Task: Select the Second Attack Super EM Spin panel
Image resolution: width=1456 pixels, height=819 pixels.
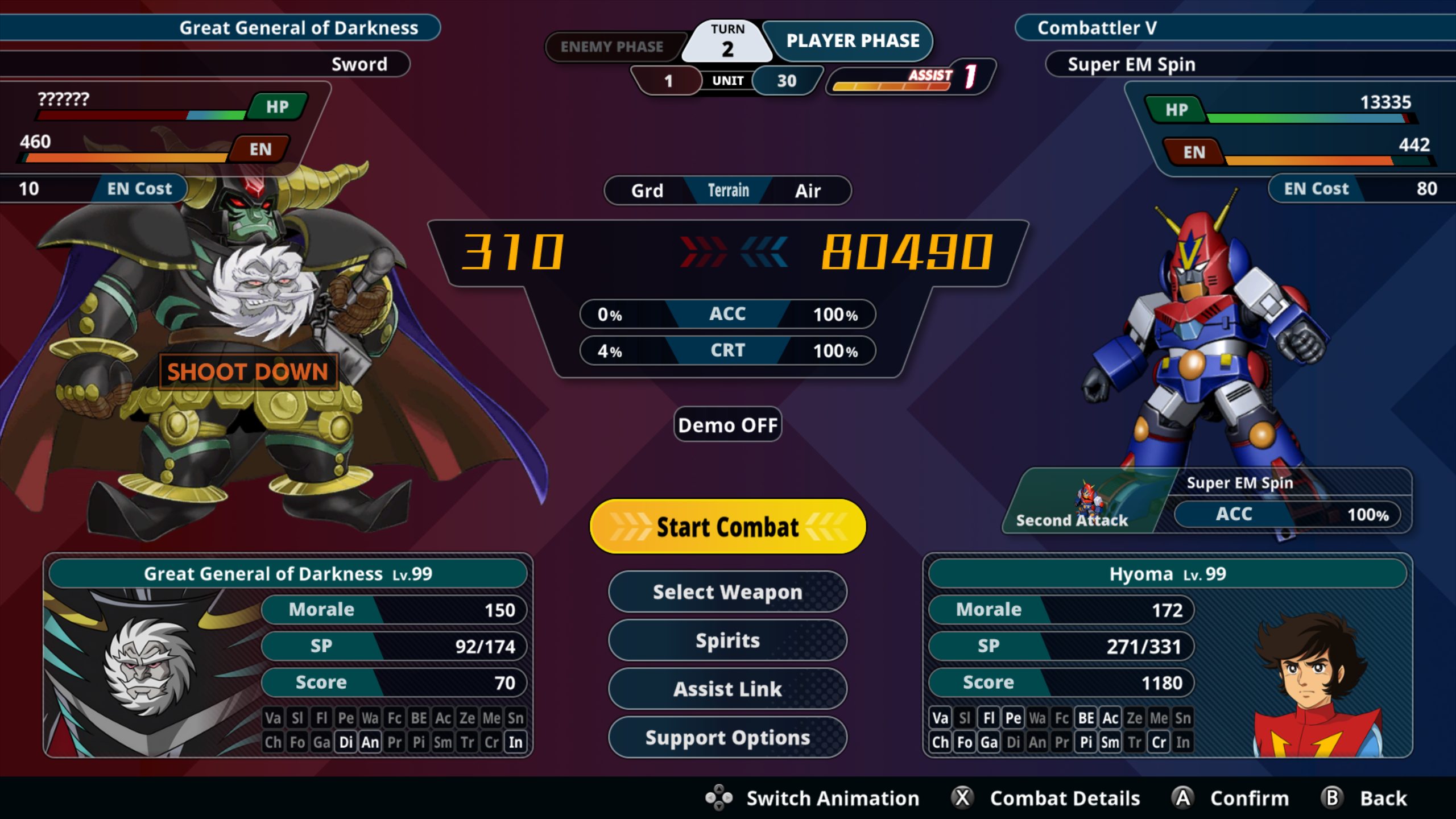Action: [1206, 501]
